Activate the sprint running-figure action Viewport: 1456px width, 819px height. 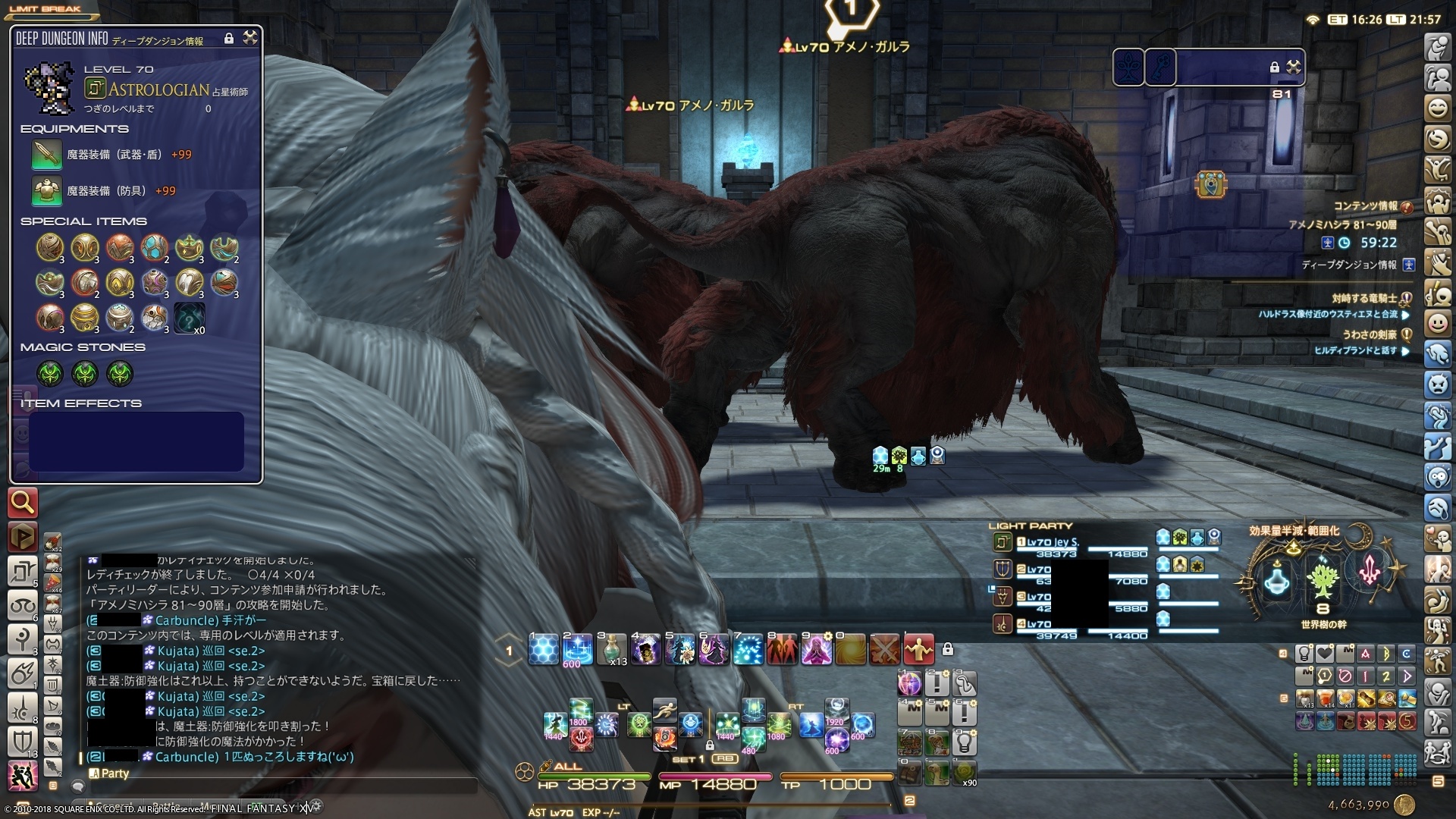point(664,711)
